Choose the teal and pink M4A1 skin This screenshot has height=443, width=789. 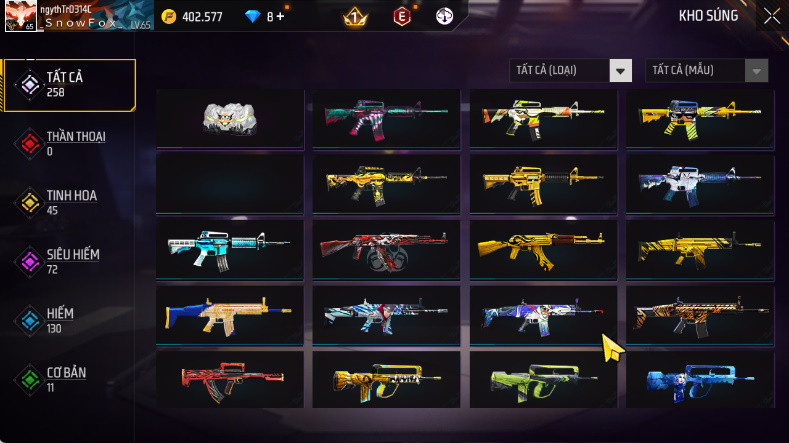click(x=386, y=118)
